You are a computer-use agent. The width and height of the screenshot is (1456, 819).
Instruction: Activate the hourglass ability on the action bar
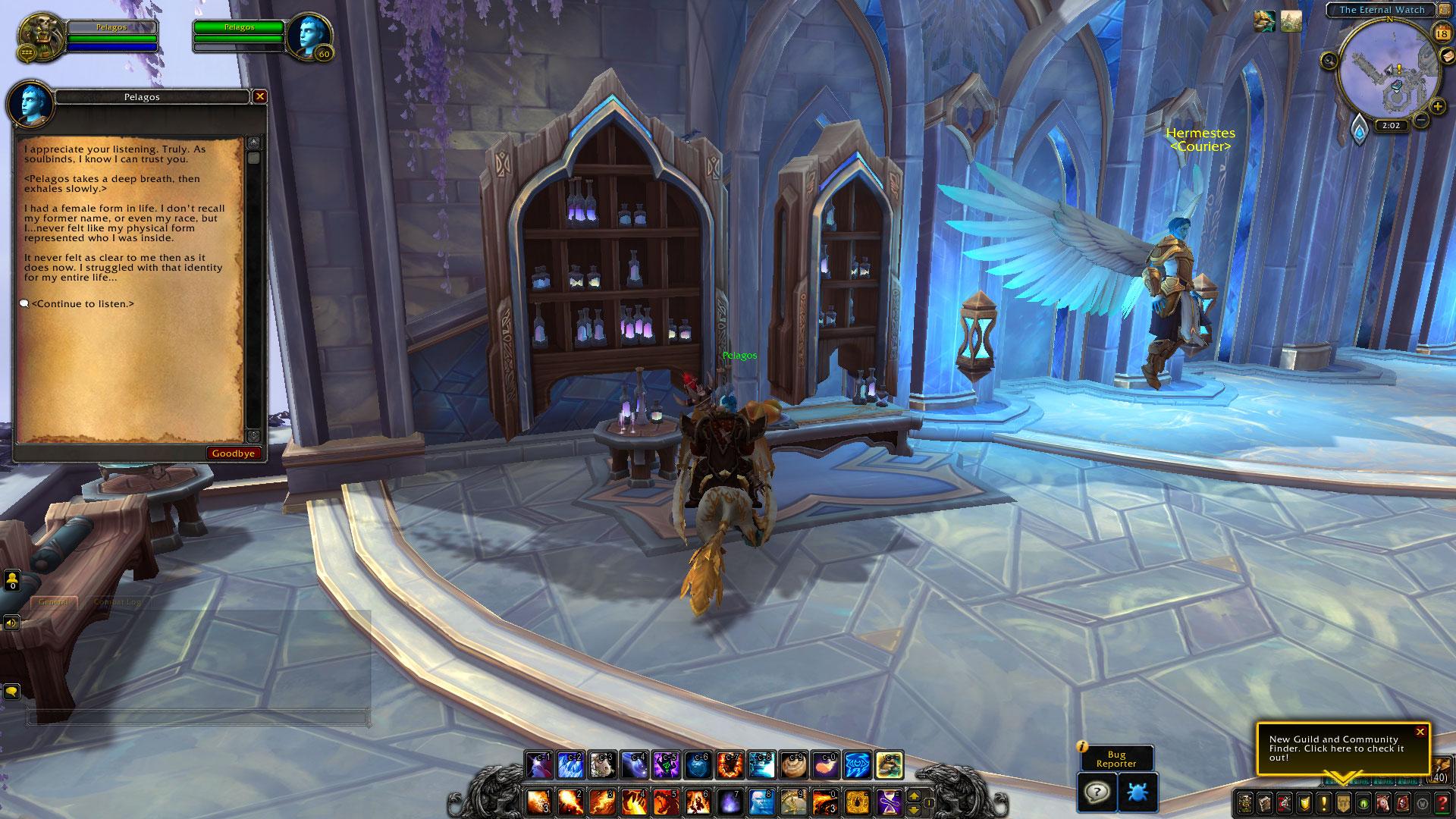pyautogui.click(x=890, y=801)
